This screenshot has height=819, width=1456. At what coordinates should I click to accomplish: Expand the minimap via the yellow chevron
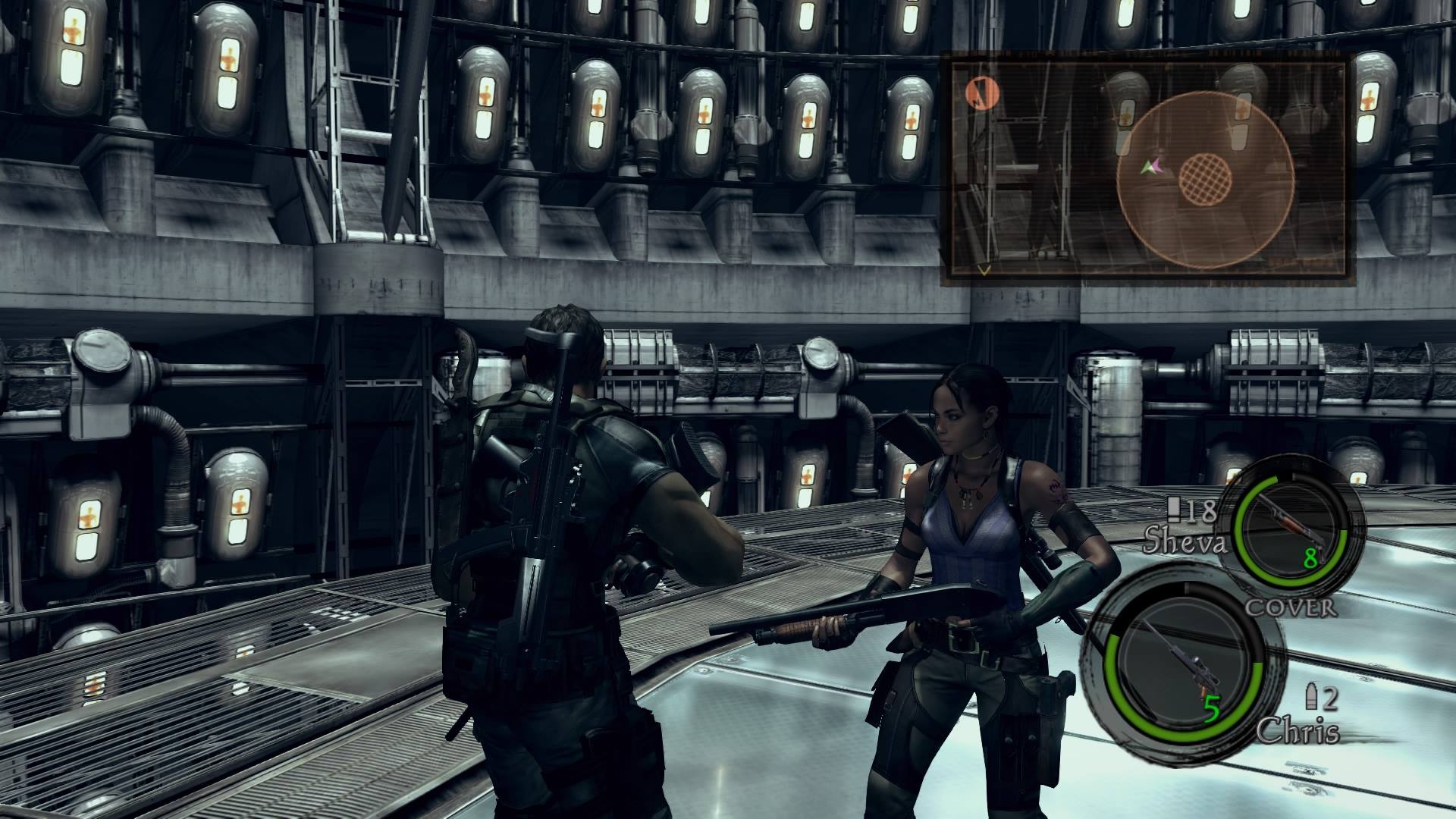(982, 268)
